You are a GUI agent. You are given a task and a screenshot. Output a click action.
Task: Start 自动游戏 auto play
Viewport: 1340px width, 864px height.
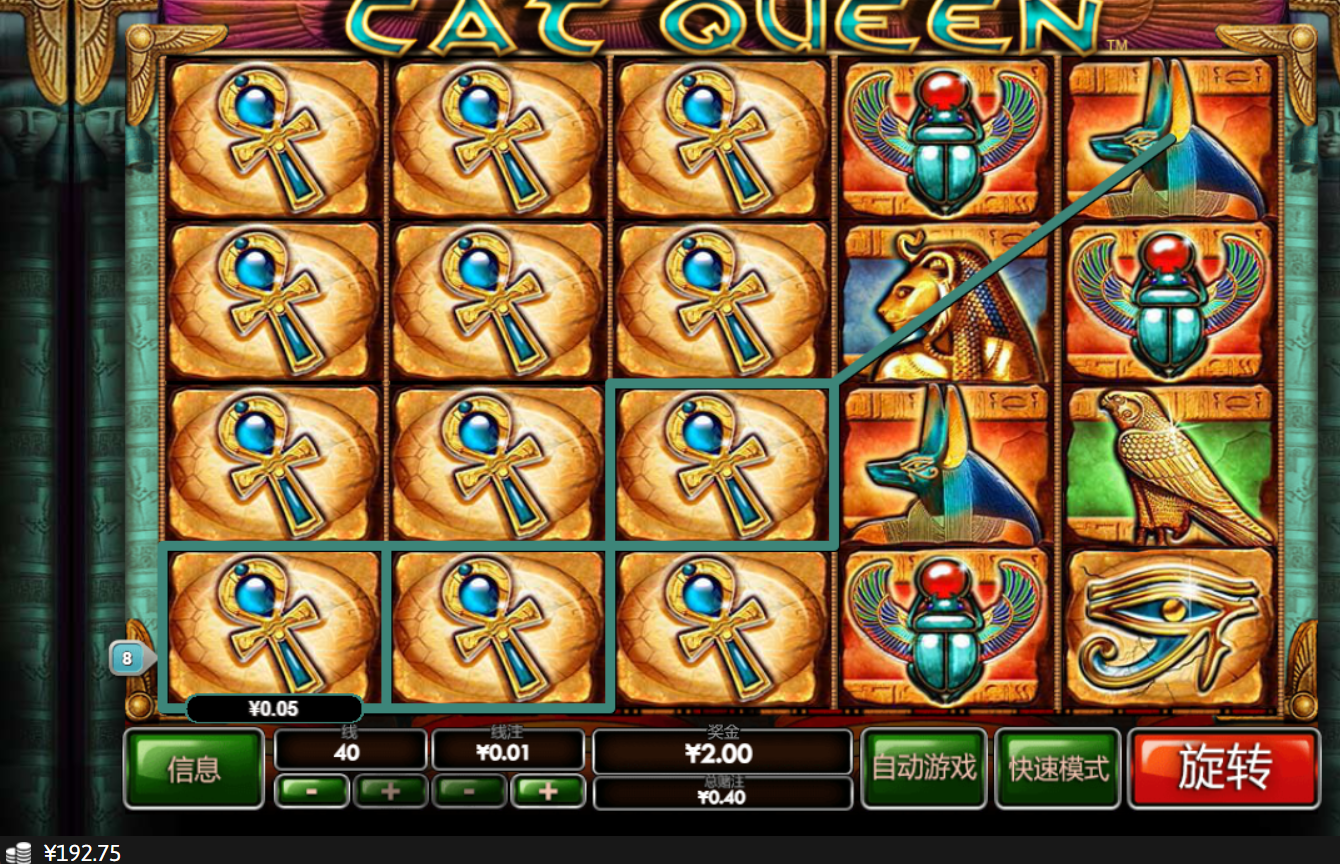pos(924,768)
